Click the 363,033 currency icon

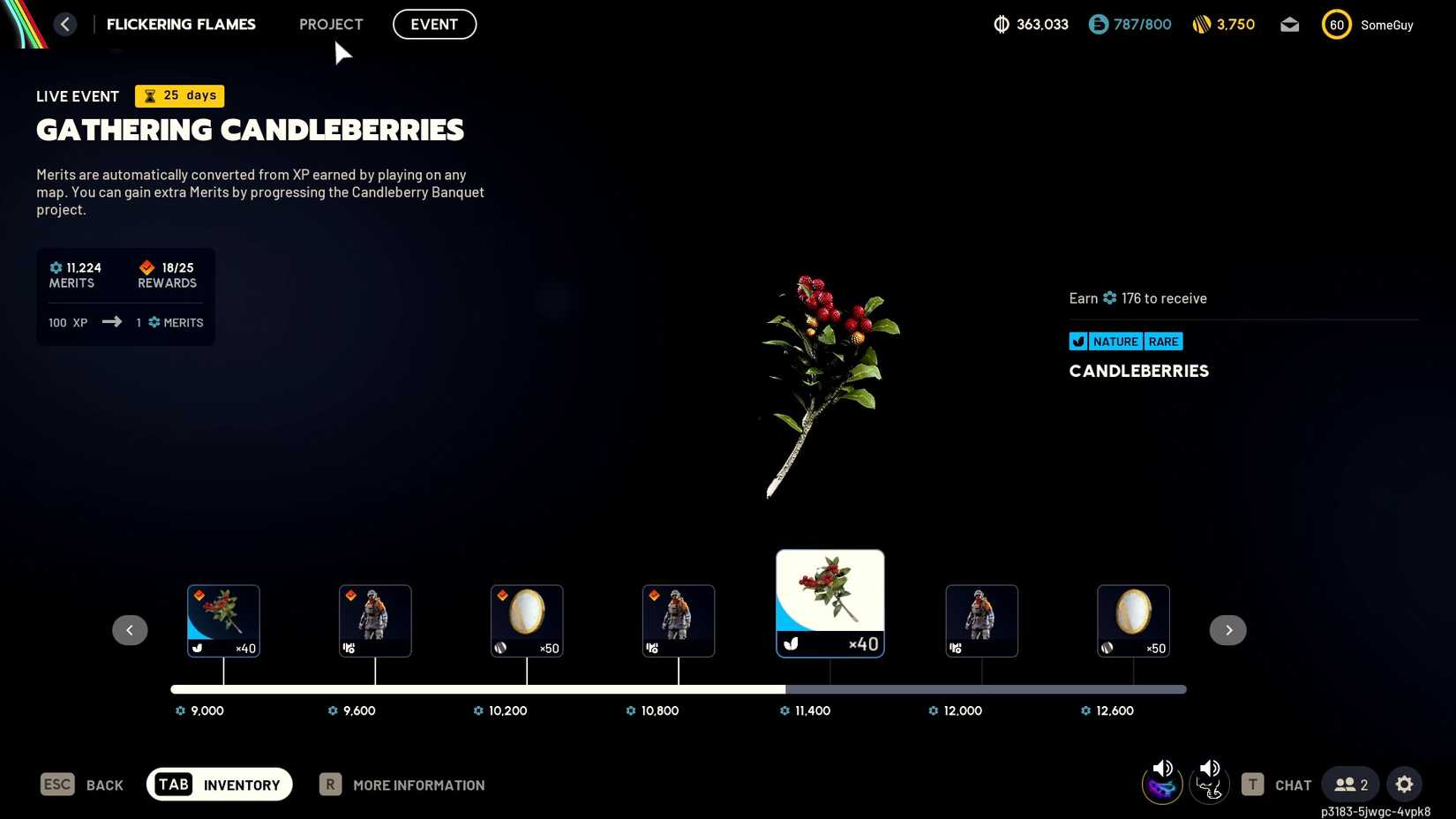(1002, 24)
